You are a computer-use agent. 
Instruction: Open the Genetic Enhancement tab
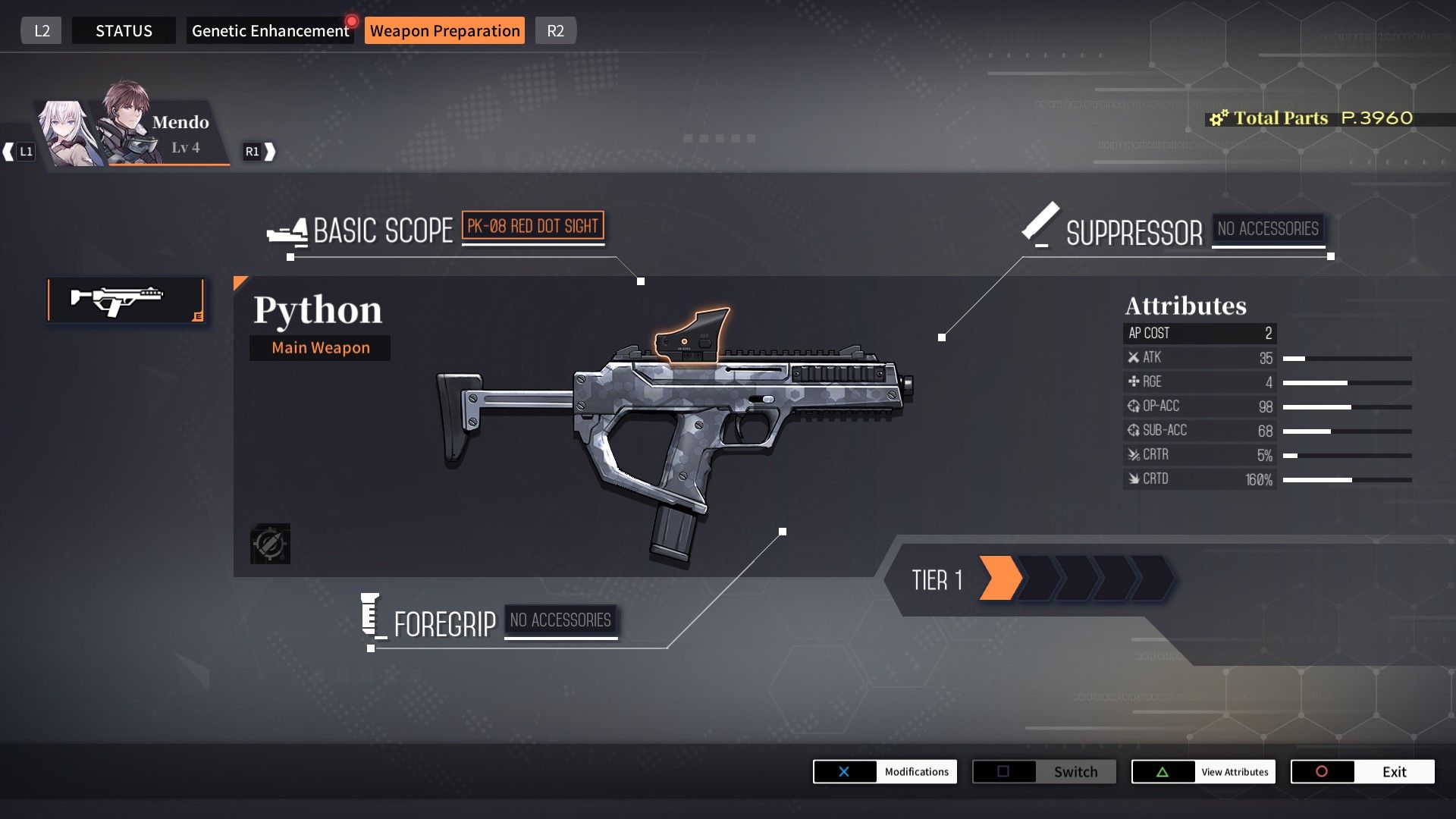270,31
